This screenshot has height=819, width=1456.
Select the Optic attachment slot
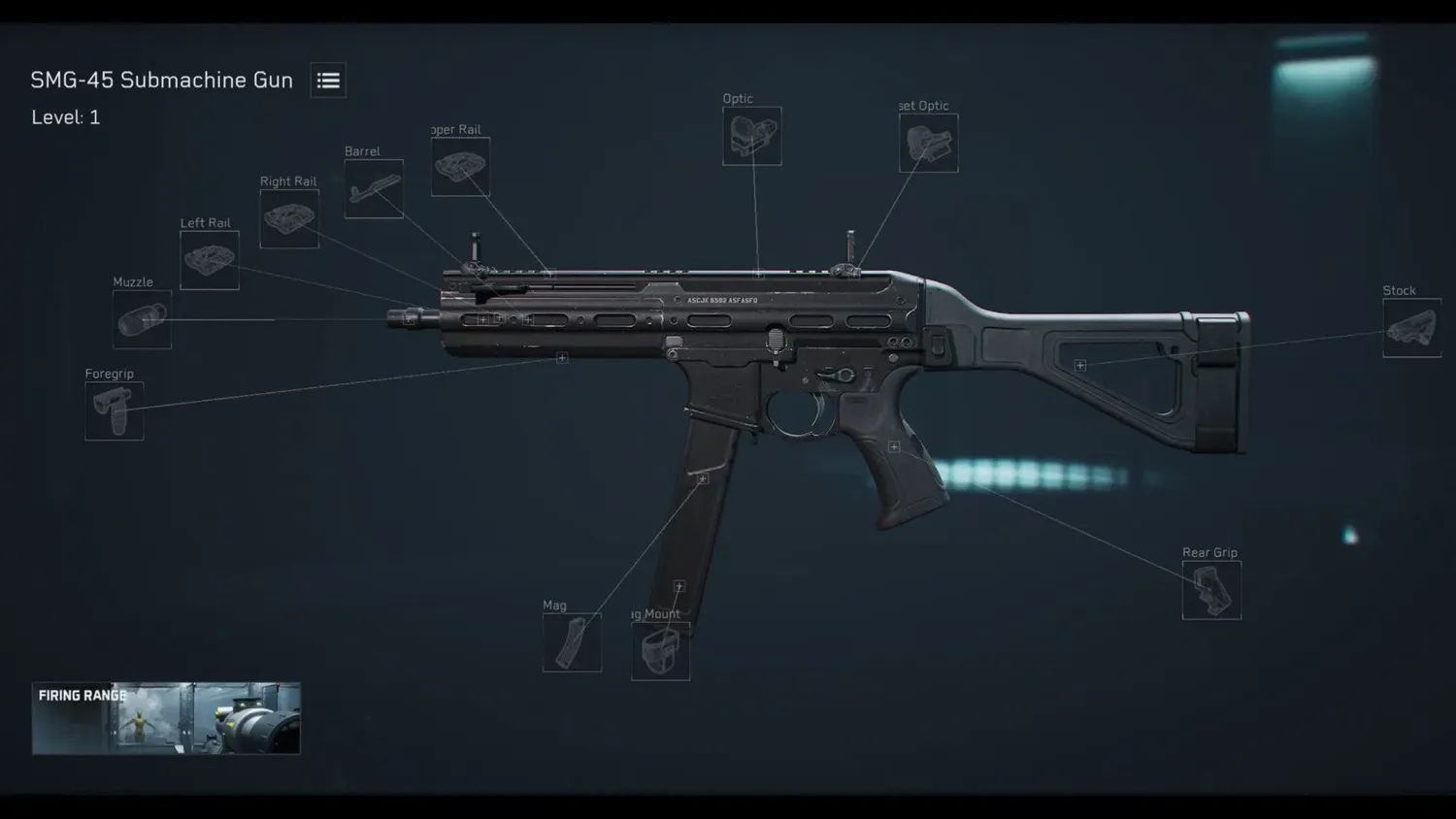[751, 137]
